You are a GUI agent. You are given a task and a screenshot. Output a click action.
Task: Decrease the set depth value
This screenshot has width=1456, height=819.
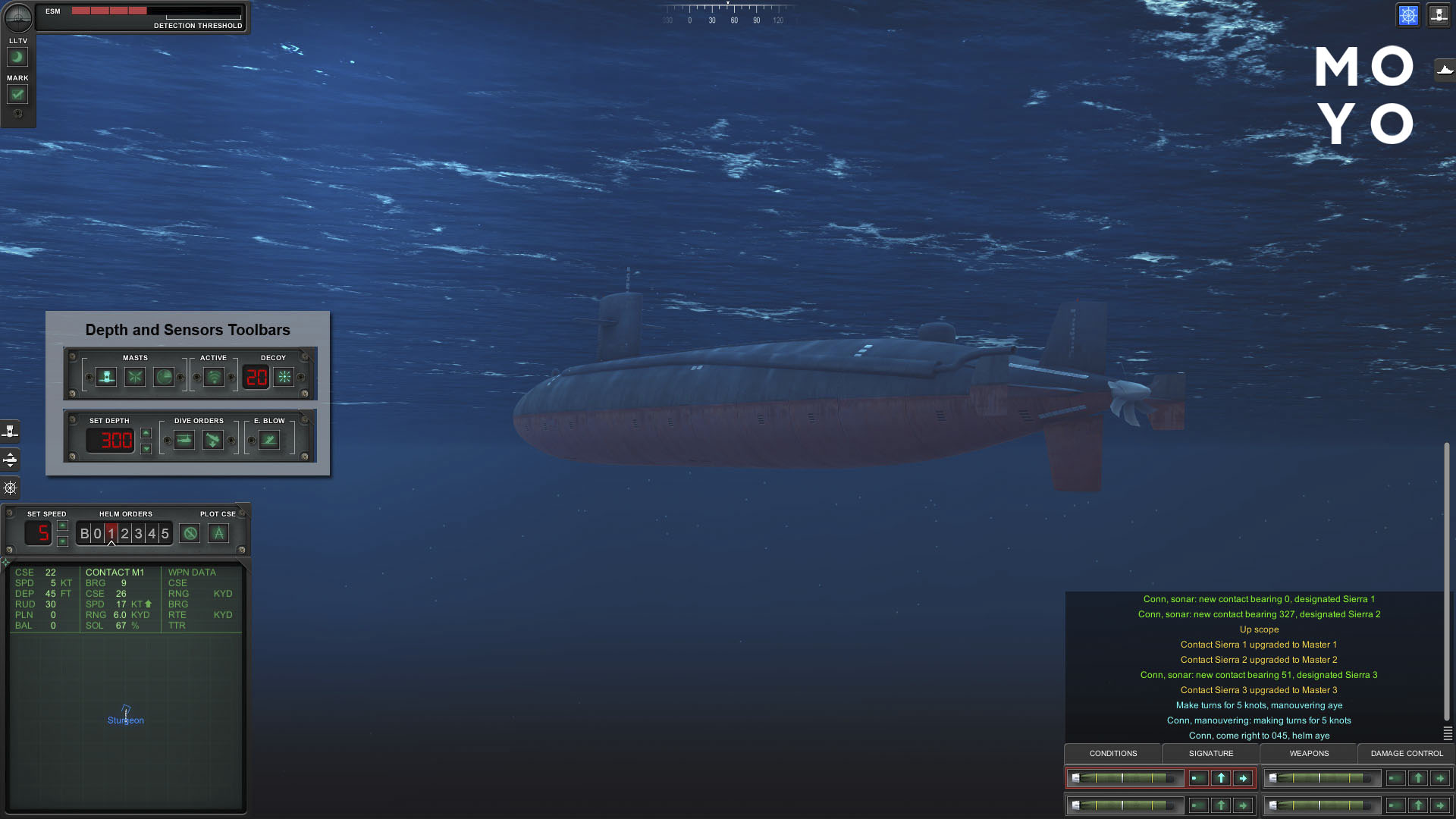click(146, 448)
